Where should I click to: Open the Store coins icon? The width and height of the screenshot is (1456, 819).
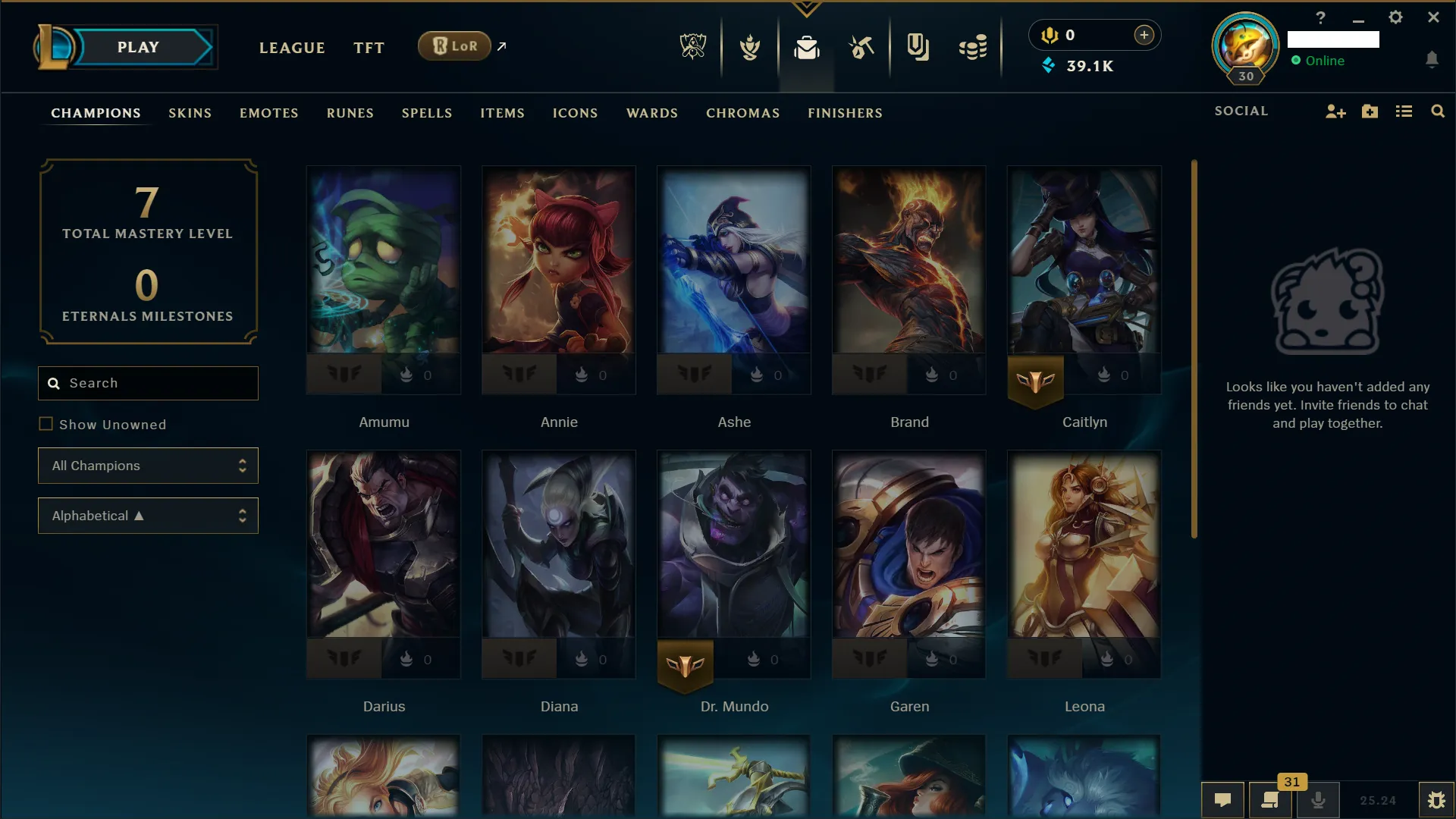tap(974, 47)
